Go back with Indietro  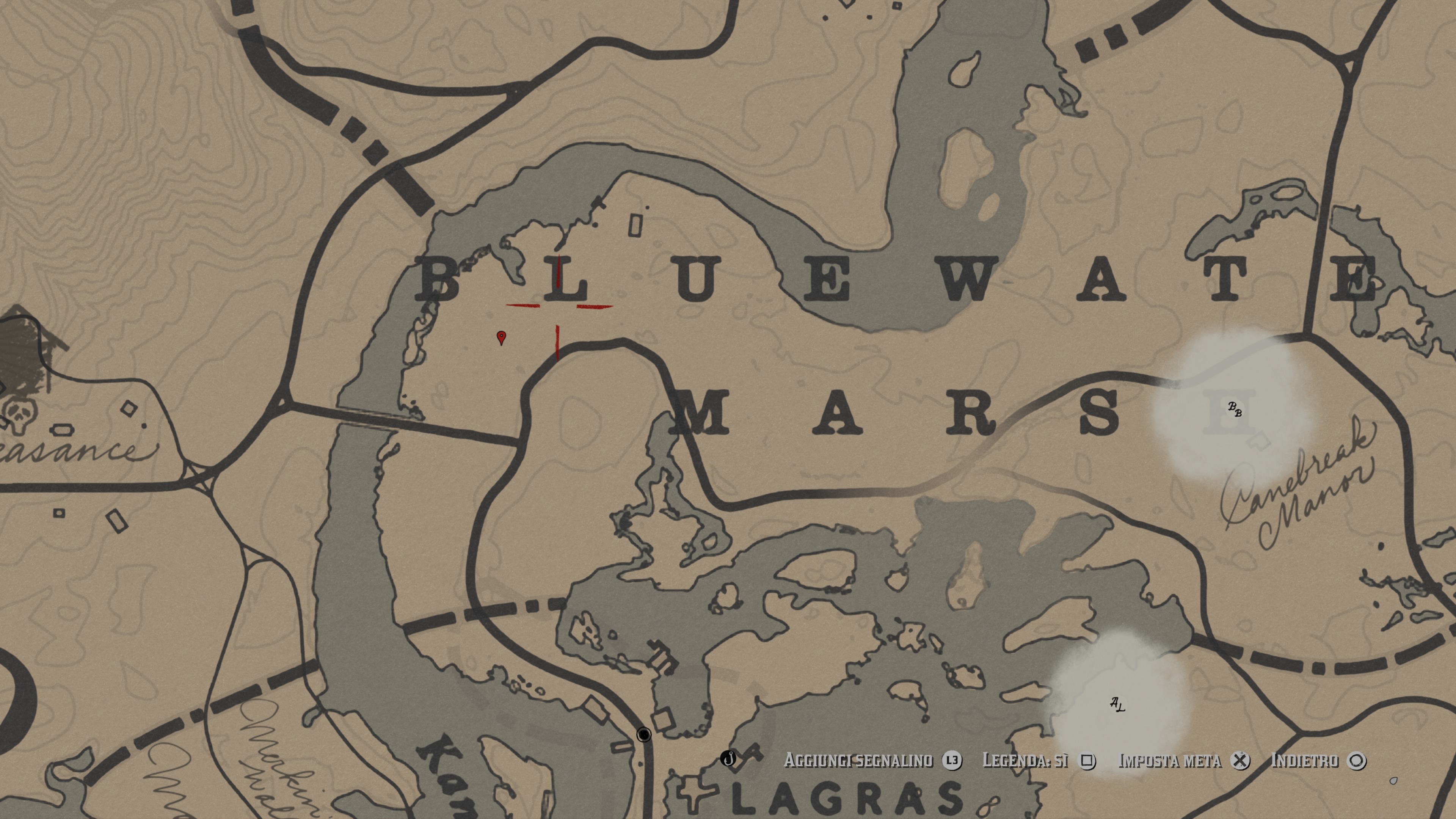click(1304, 761)
